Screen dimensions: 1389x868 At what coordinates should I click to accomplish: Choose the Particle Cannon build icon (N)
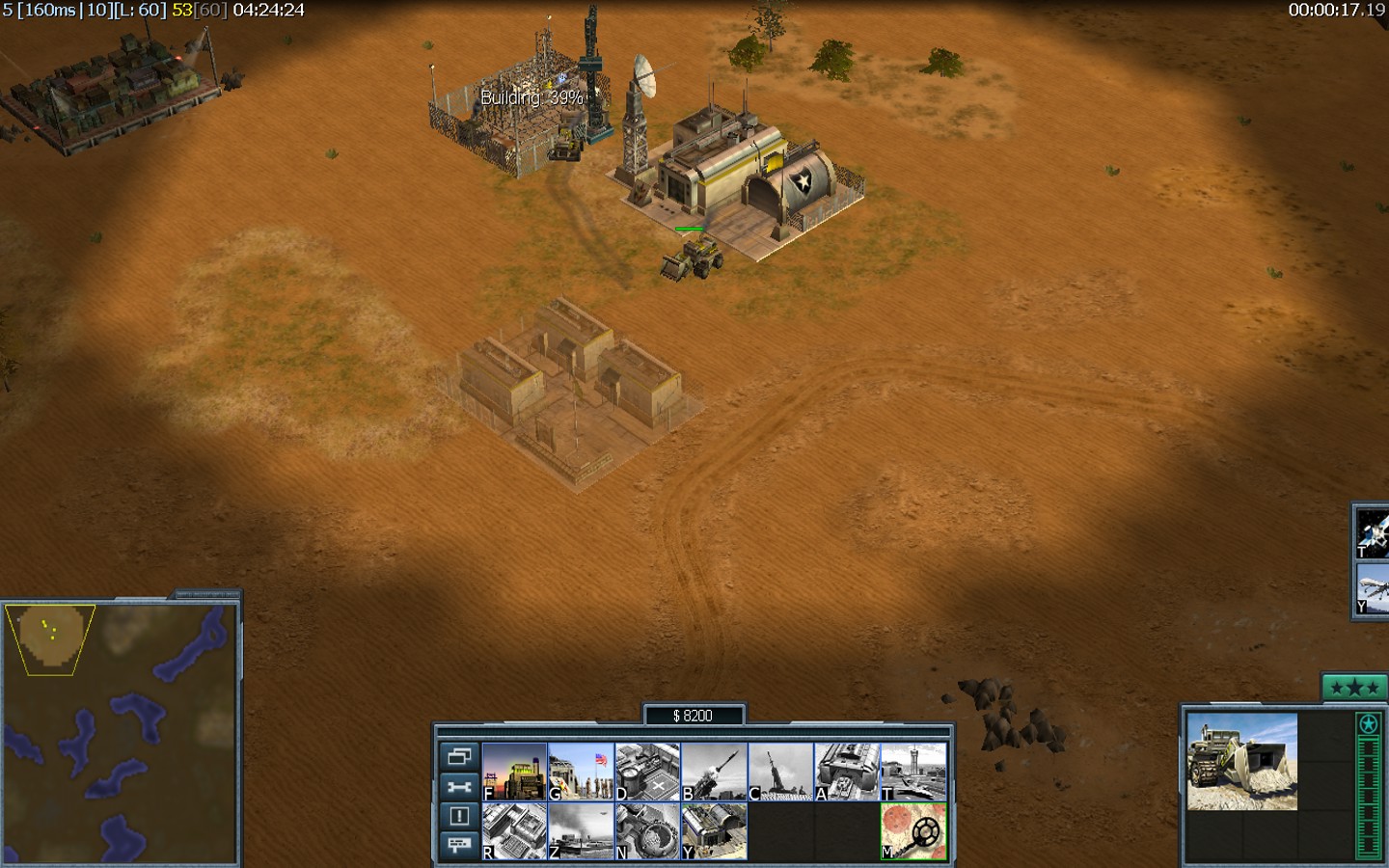click(x=647, y=830)
